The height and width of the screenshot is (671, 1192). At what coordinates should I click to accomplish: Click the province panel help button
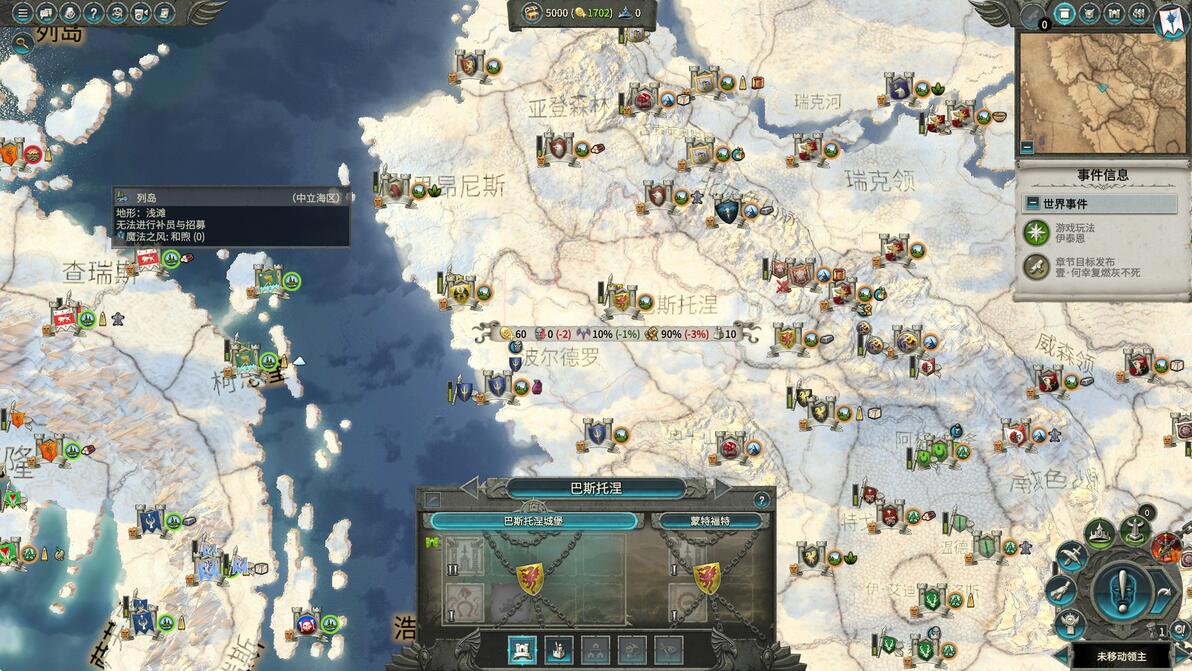(762, 500)
